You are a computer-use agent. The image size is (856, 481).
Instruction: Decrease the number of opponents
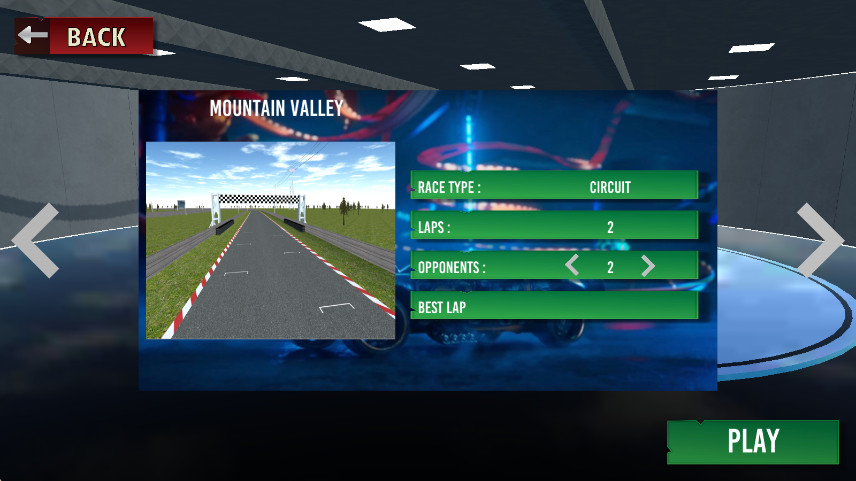[x=572, y=266]
